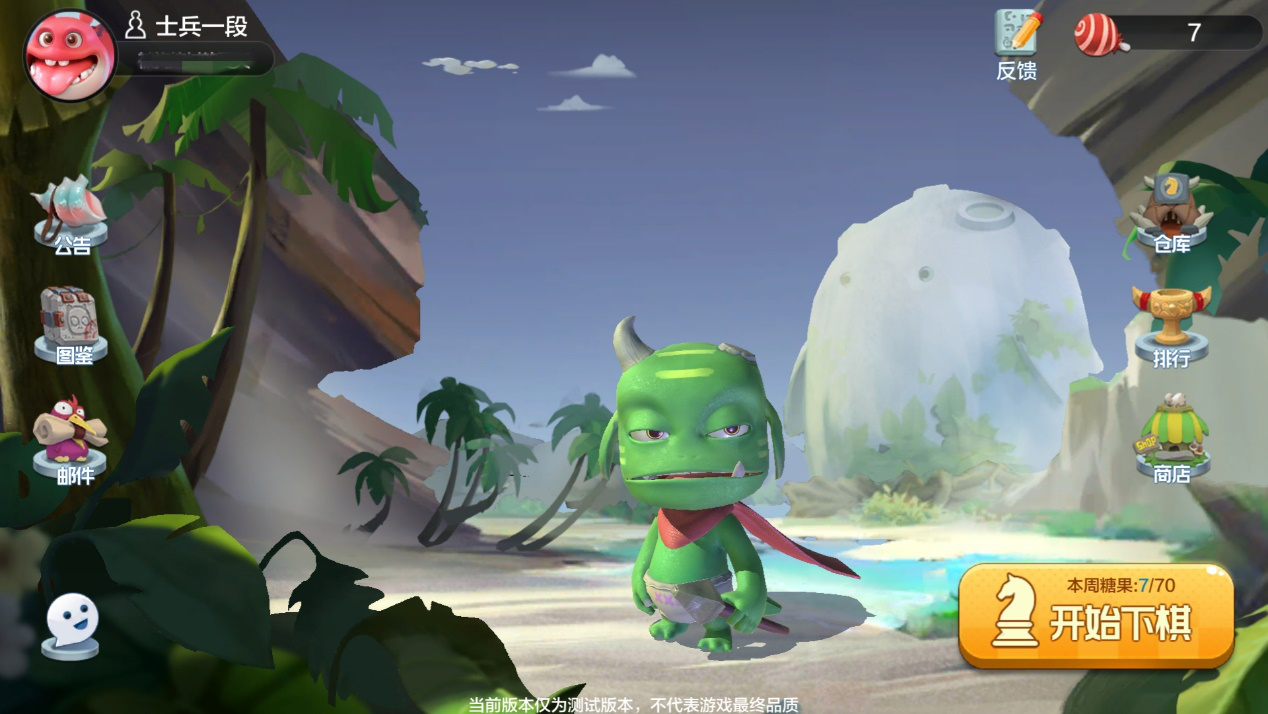Start a match with 开始下棋 button
1268x714 pixels.
(1096, 614)
